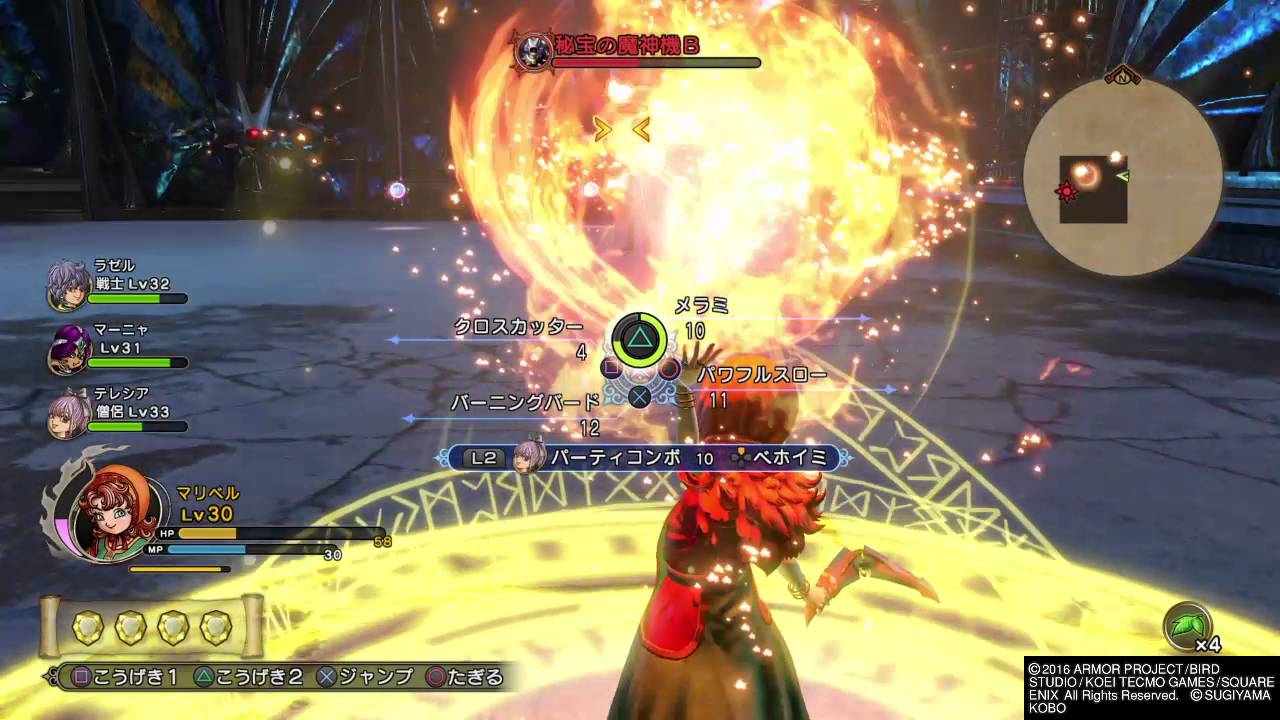Viewport: 1280px width, 720px height.
Task: Trigger the パーティコンボ ベホイミ bar
Action: pyautogui.click(x=644, y=458)
